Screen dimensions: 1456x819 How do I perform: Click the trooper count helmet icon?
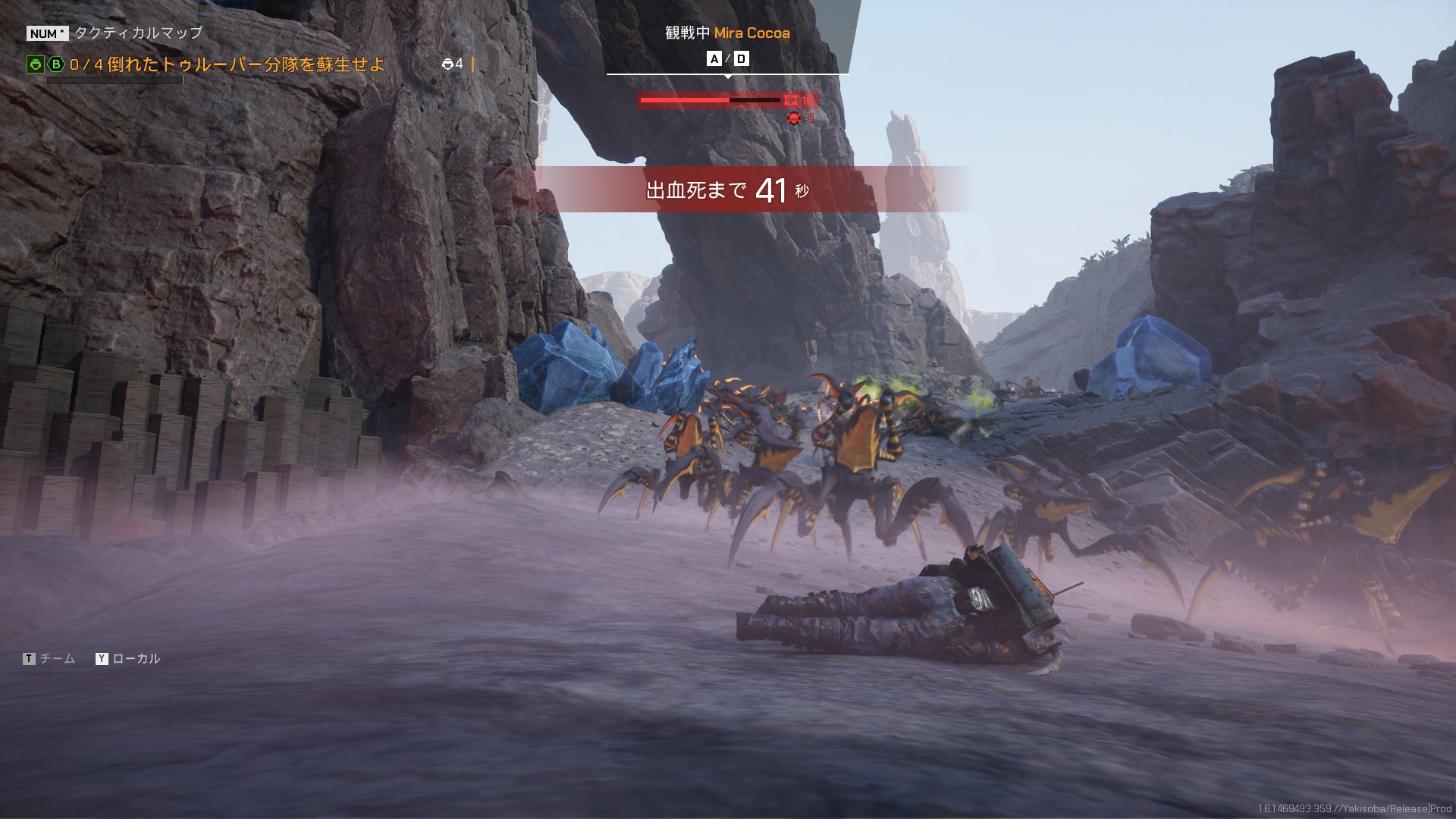pyautogui.click(x=447, y=64)
